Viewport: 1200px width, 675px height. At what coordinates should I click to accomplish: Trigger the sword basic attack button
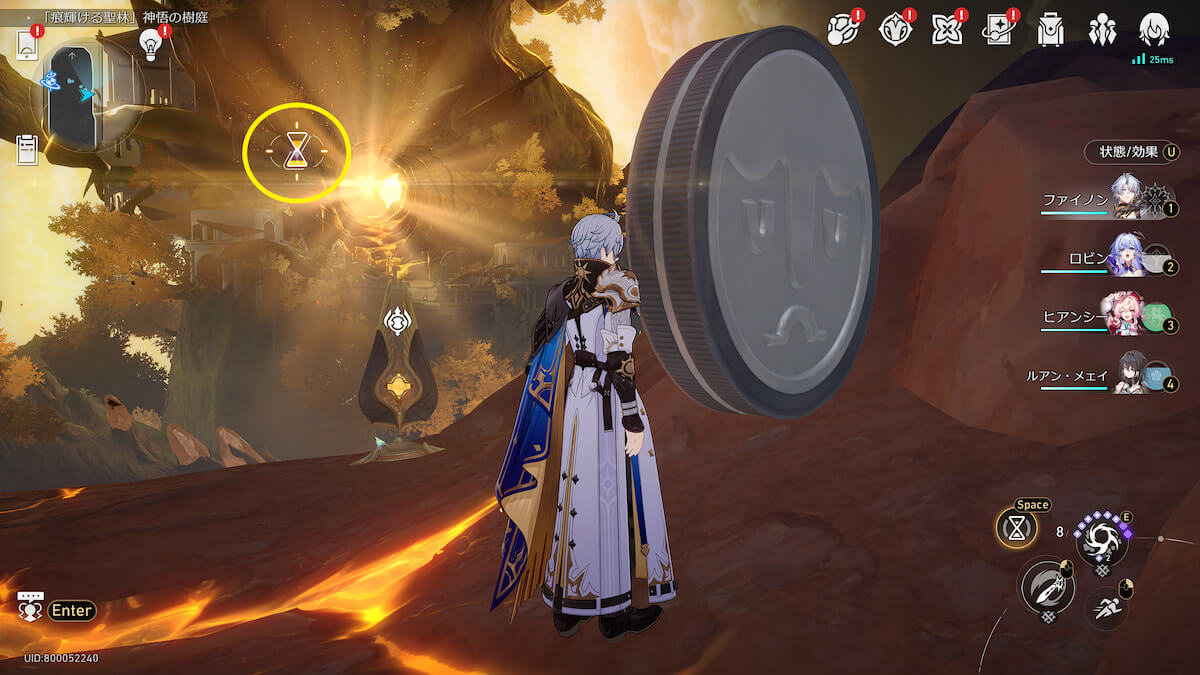point(1046,588)
